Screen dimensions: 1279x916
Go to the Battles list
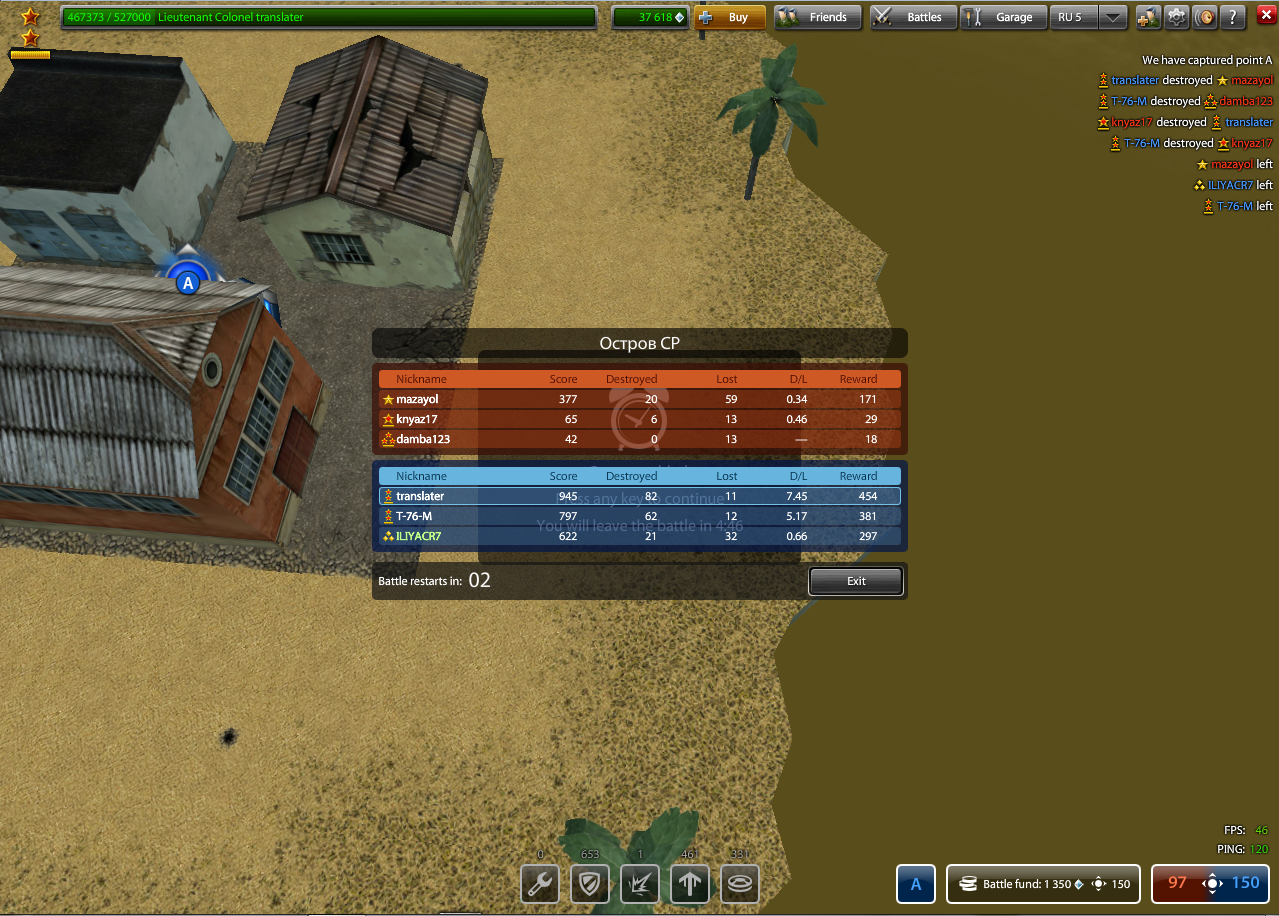pos(913,17)
